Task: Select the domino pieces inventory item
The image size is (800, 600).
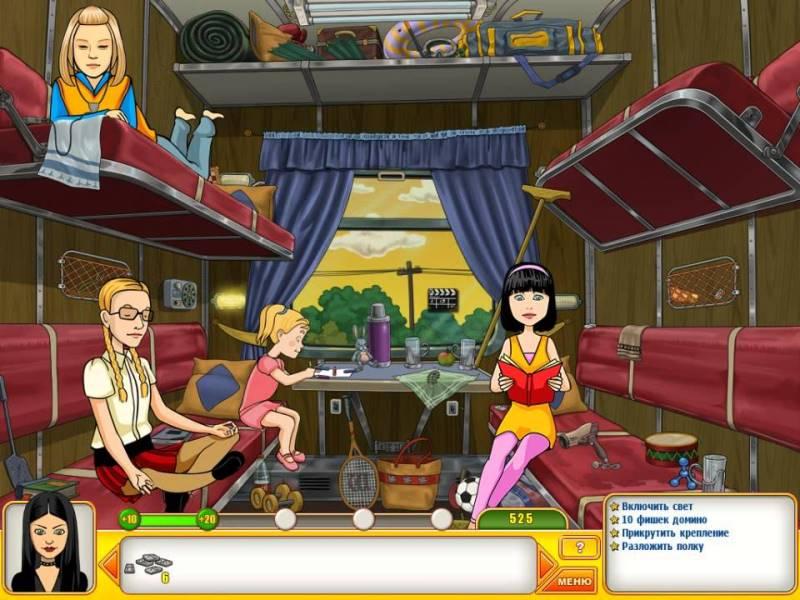Action: 152,565
